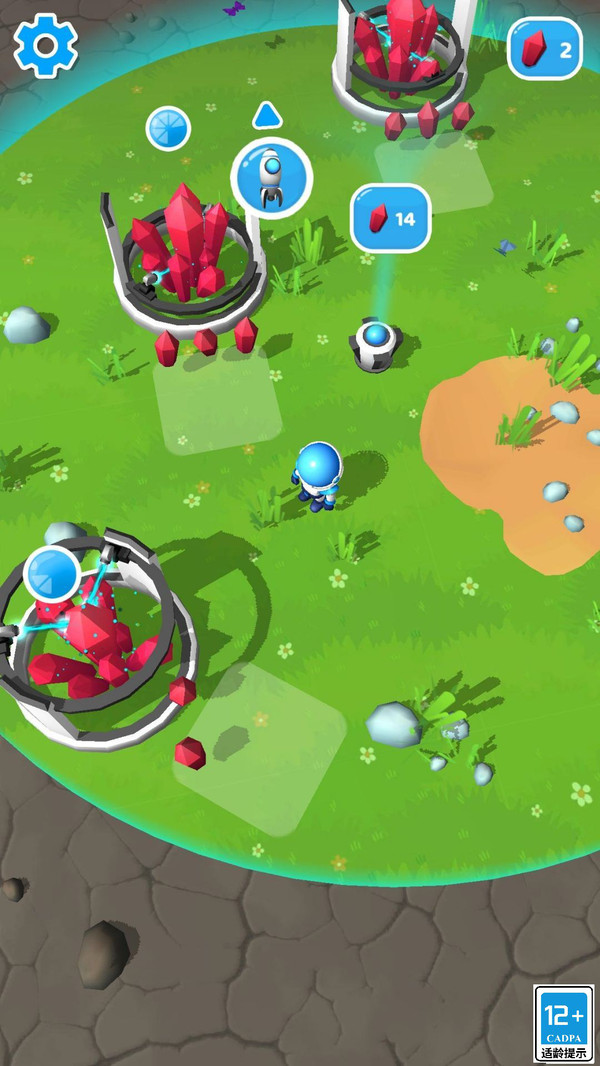Tap the rocket icon bubble
Screen dimensions: 600x1066
pos(271,178)
